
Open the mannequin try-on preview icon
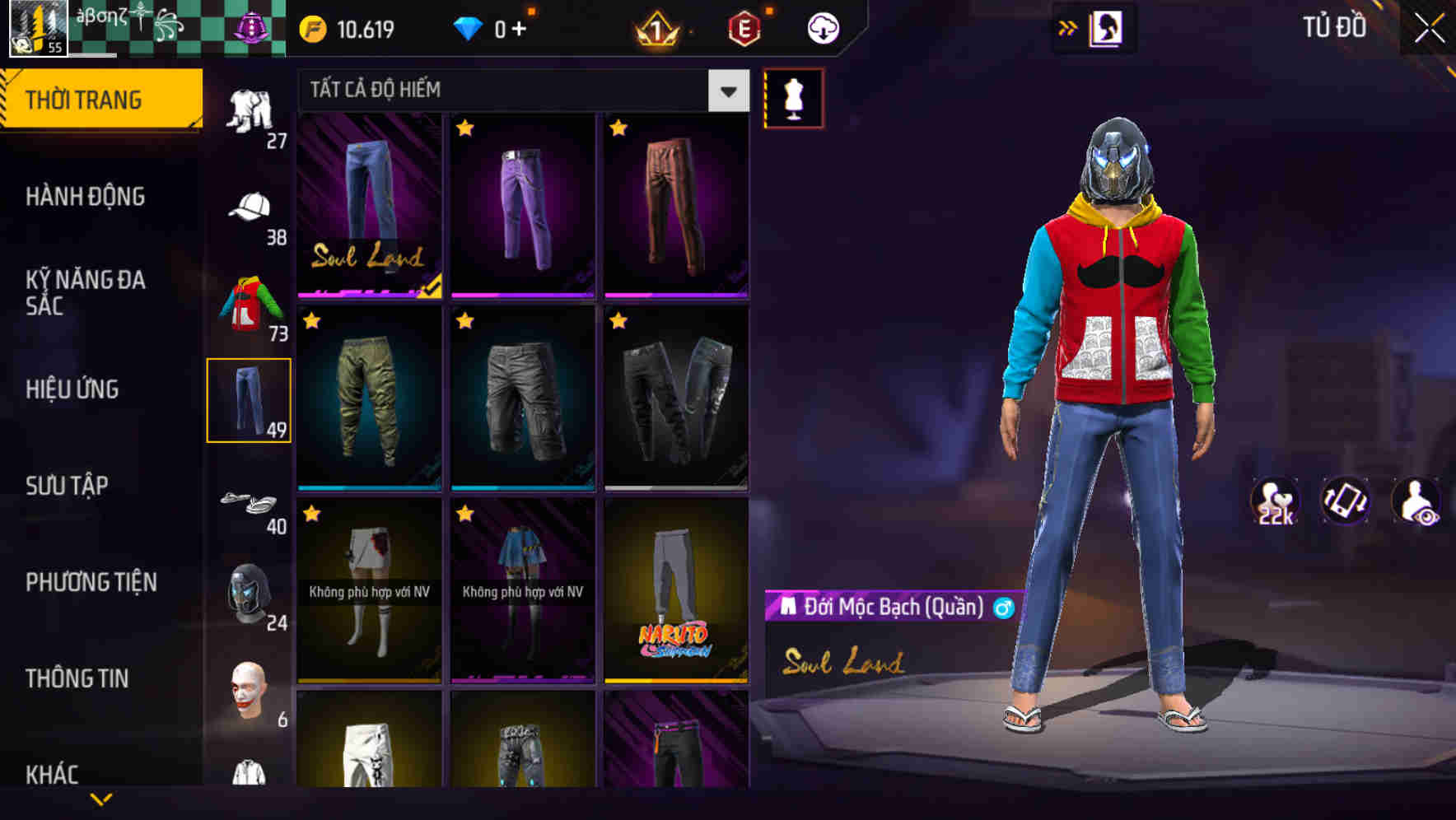(793, 96)
